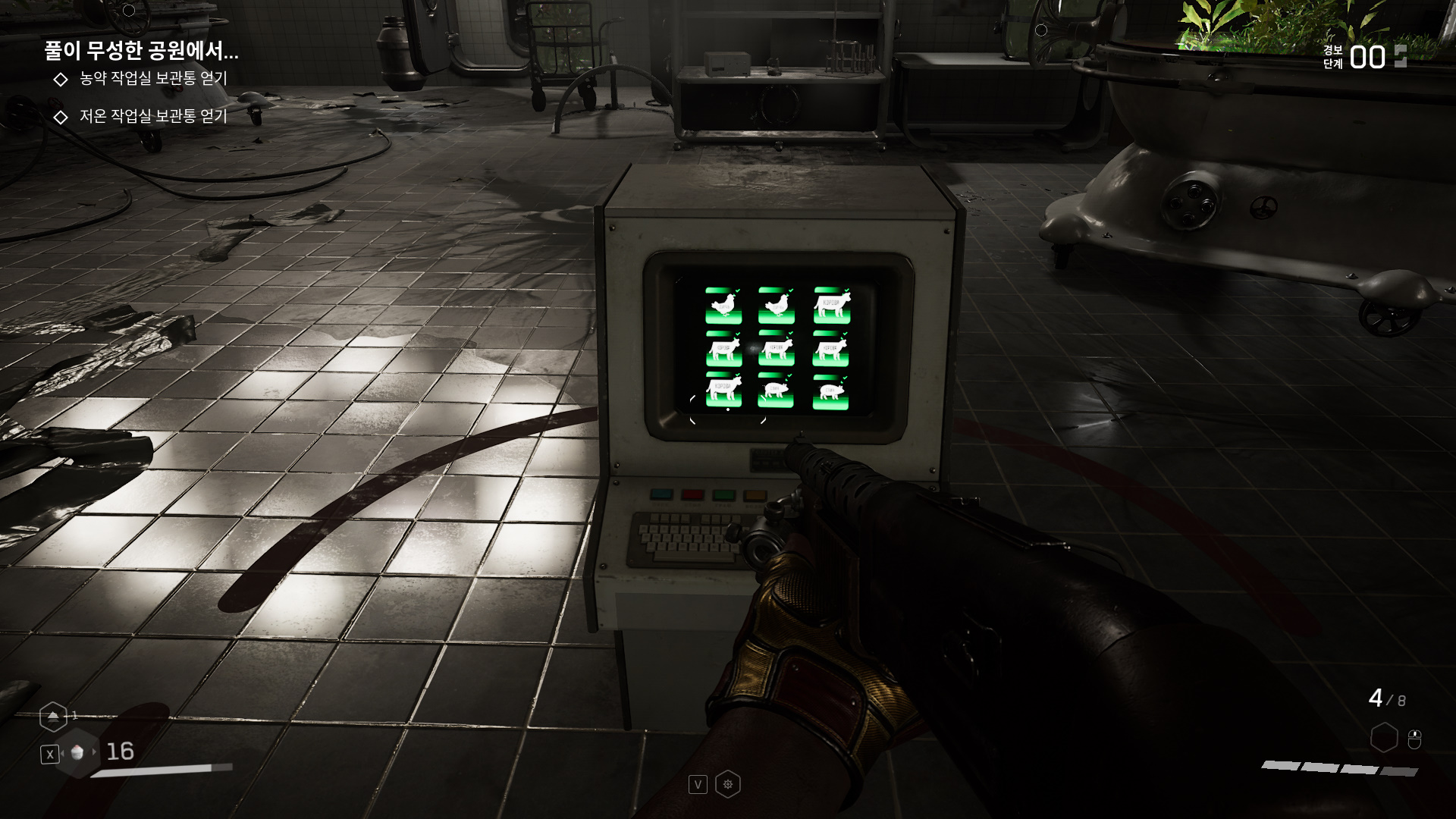Select the pesticide workshop canister objective
This screenshot has height=819, width=1456.
click(x=152, y=78)
